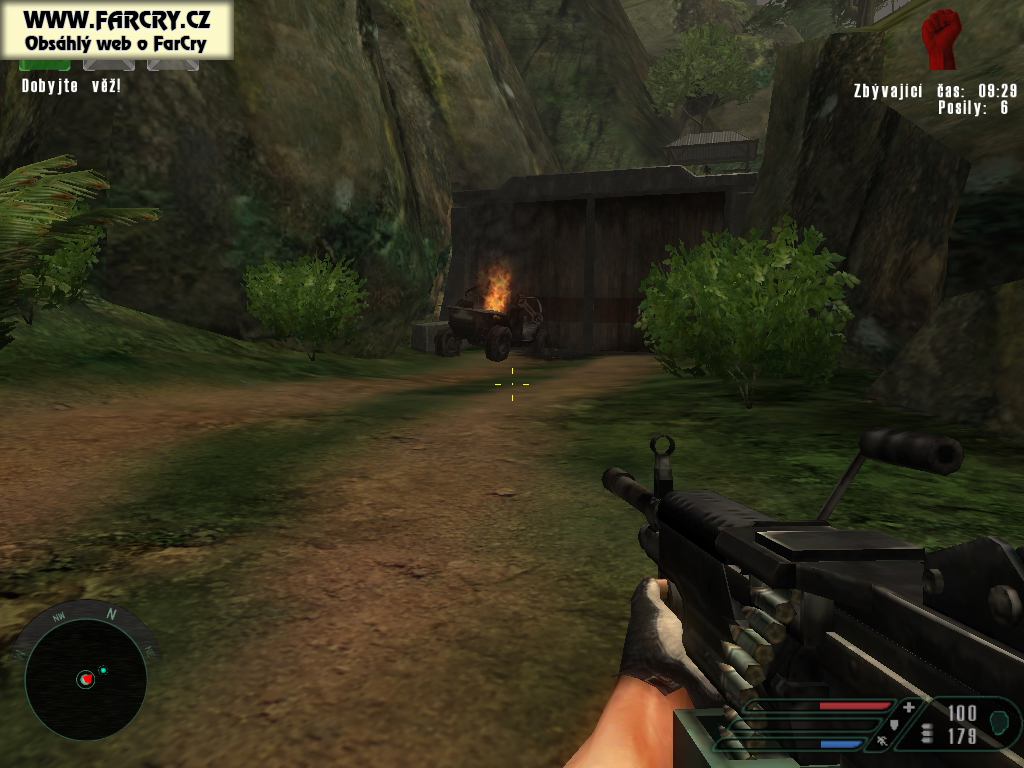
Task: Click the sprinting stamina icon
Action: click(882, 742)
